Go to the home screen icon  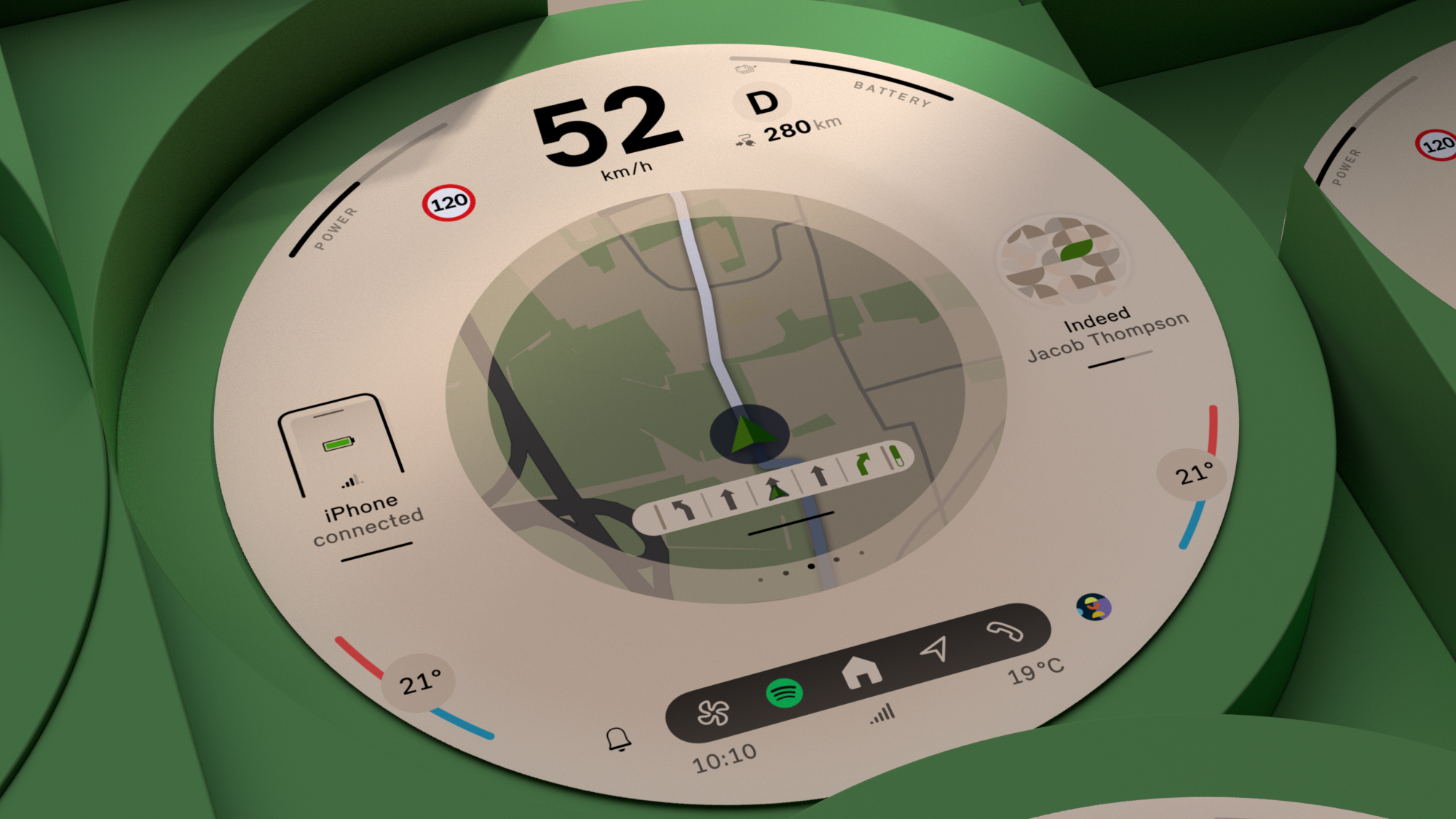click(861, 671)
